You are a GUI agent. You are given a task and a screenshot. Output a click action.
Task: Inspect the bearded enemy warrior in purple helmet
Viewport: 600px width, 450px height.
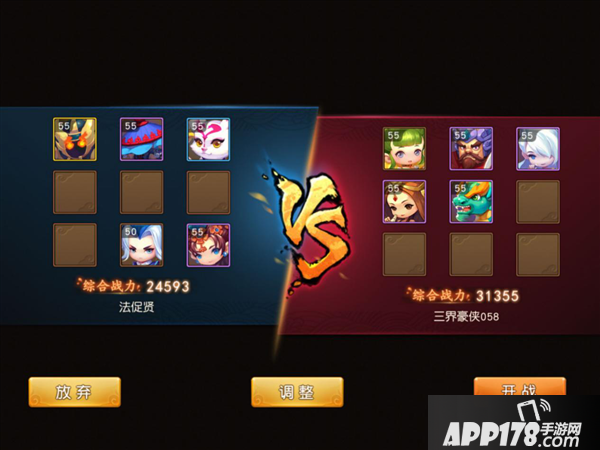pos(471,148)
